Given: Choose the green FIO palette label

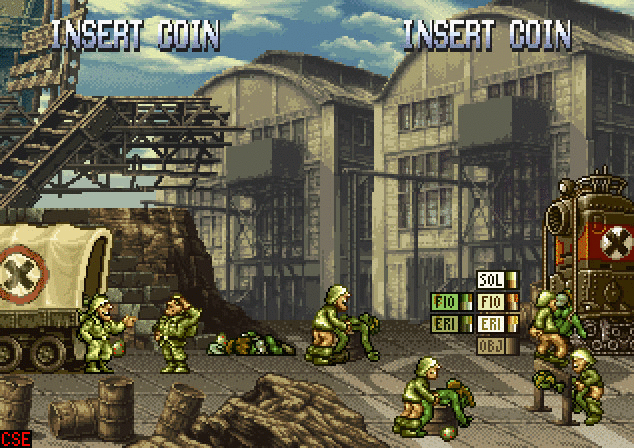Looking at the screenshot, I should click(x=444, y=301).
